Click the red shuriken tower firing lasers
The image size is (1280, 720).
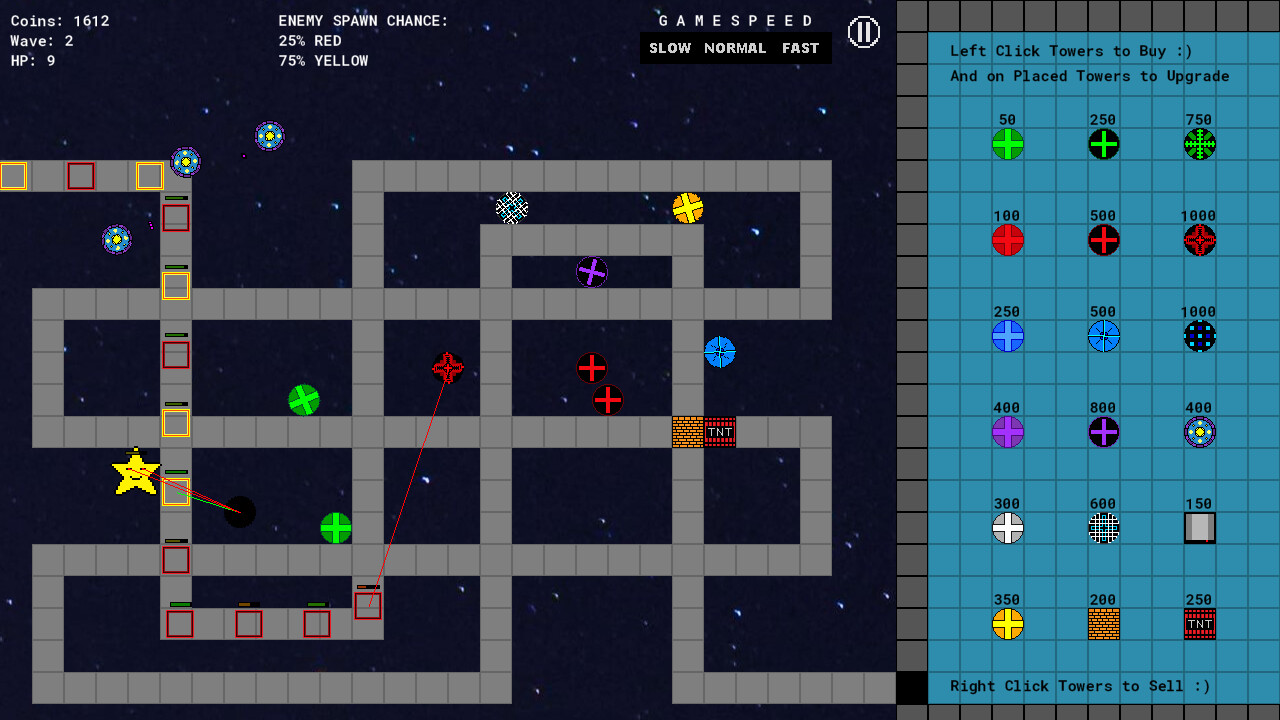[x=447, y=369]
